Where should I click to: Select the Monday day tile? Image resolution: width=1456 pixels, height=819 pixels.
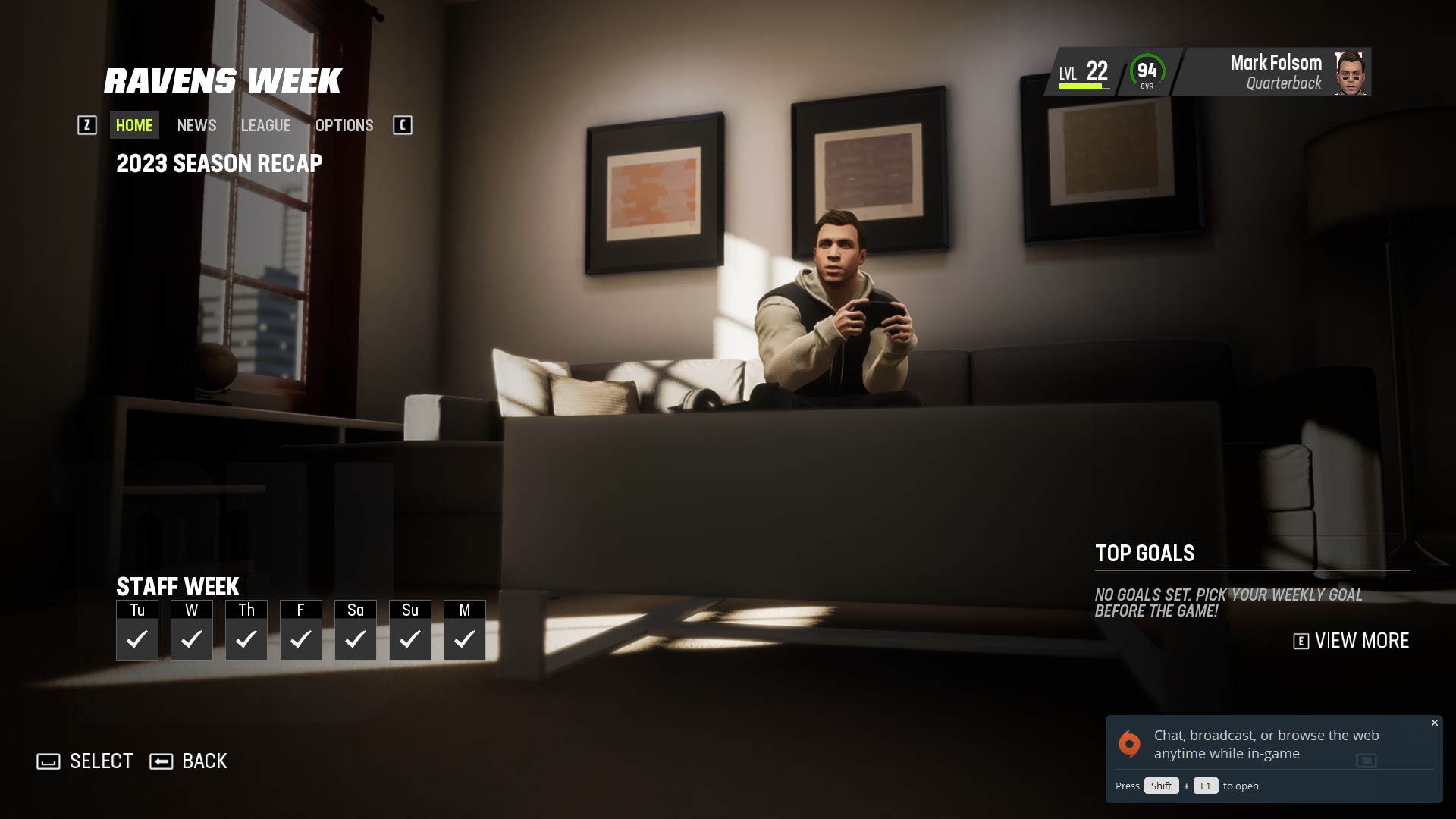pos(465,630)
